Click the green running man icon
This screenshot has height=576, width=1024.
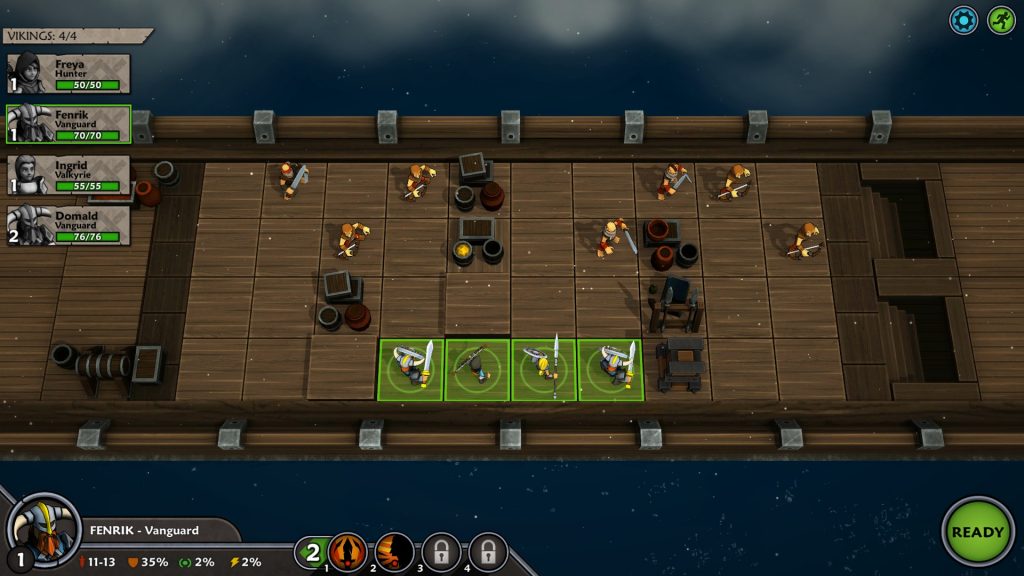[1001, 20]
